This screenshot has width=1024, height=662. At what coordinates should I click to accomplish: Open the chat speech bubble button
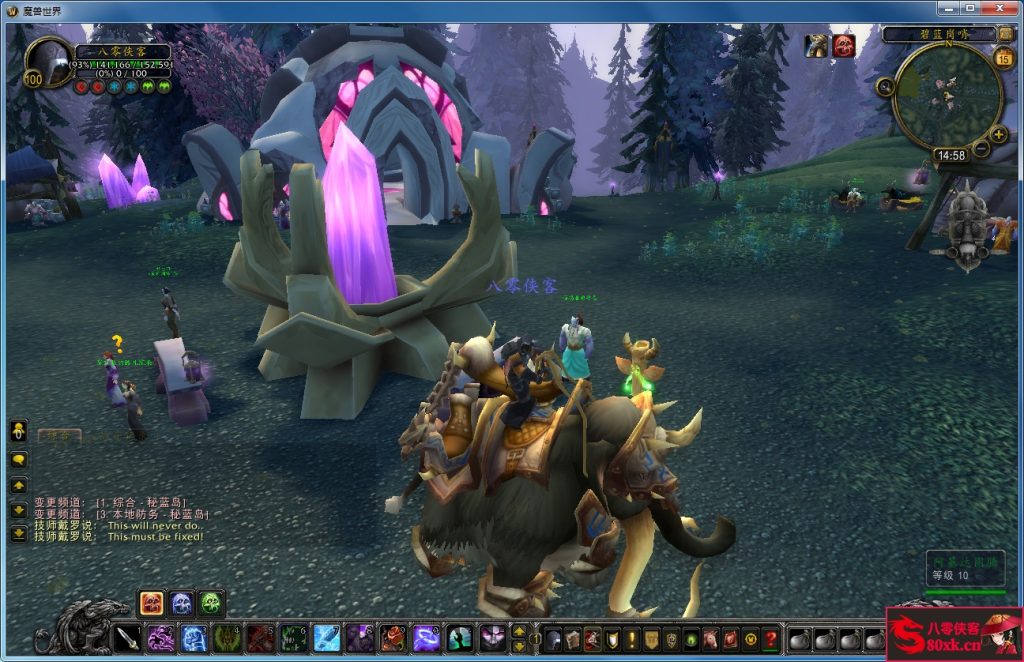tap(19, 460)
